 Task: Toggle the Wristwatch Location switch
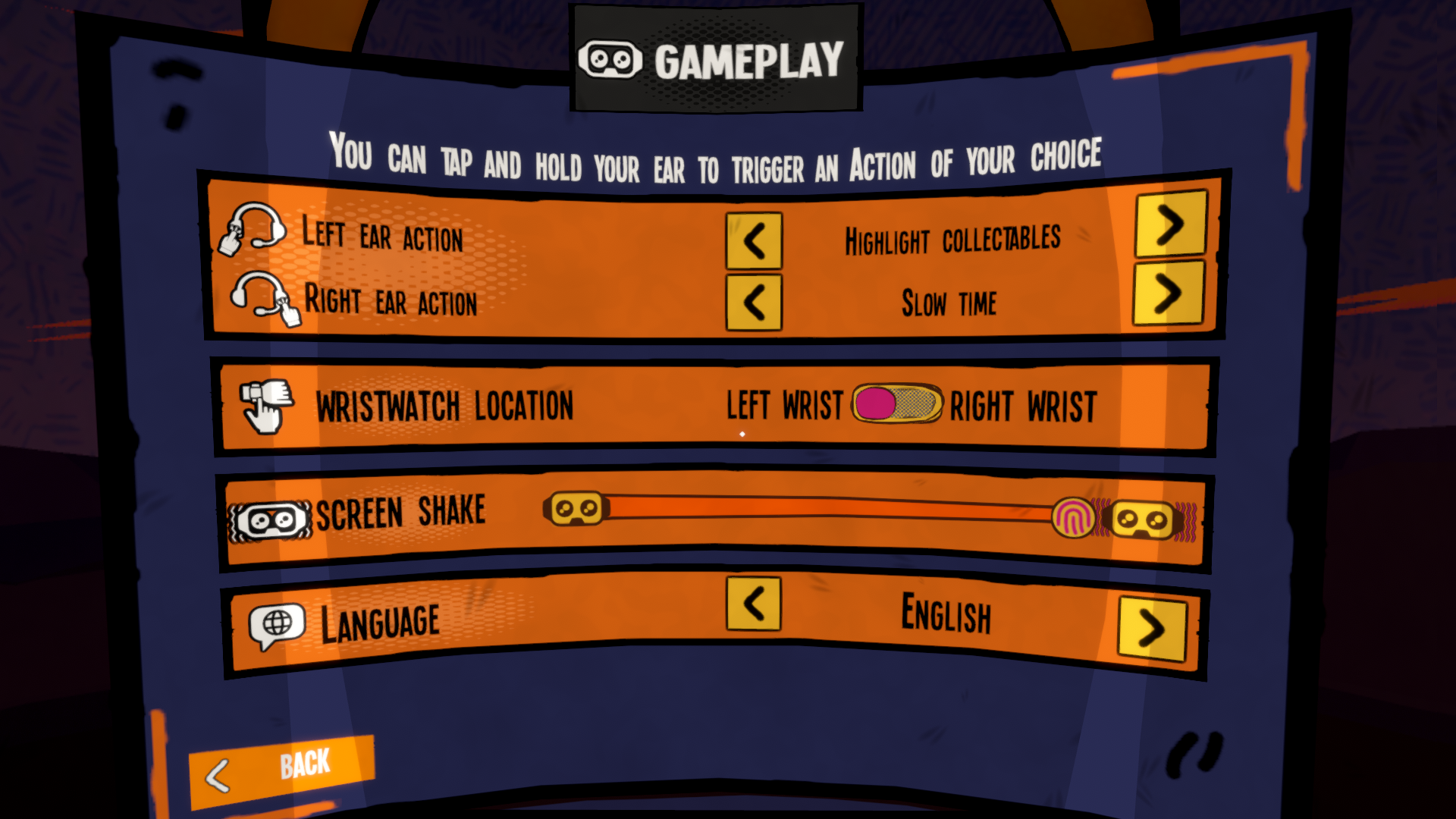pos(897,403)
